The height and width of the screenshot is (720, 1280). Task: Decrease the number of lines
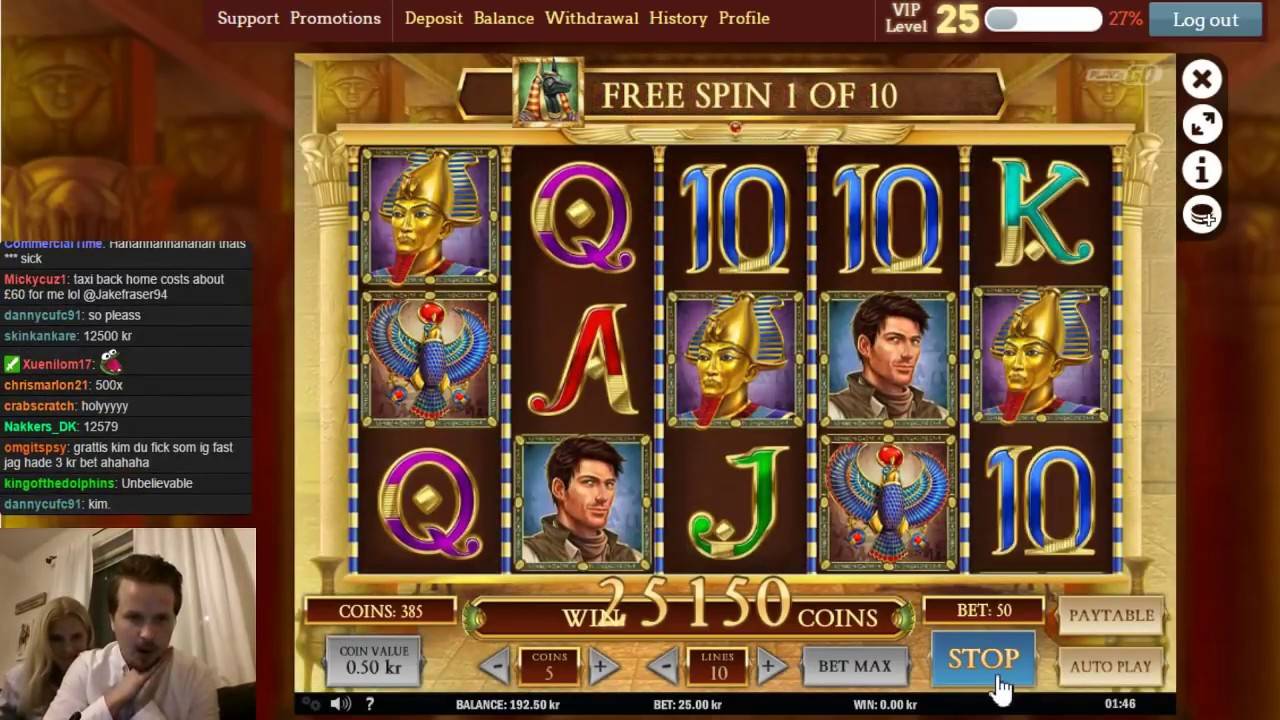pos(663,666)
